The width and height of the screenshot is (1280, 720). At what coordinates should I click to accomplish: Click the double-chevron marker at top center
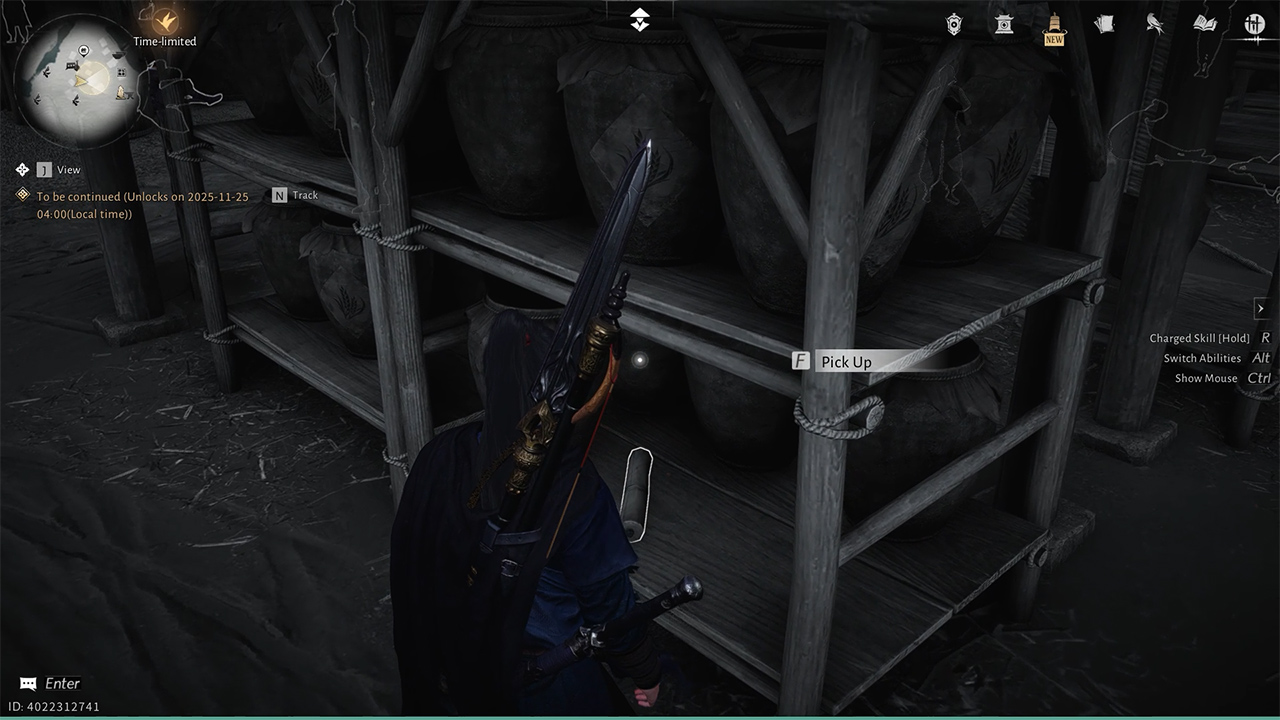(x=640, y=19)
